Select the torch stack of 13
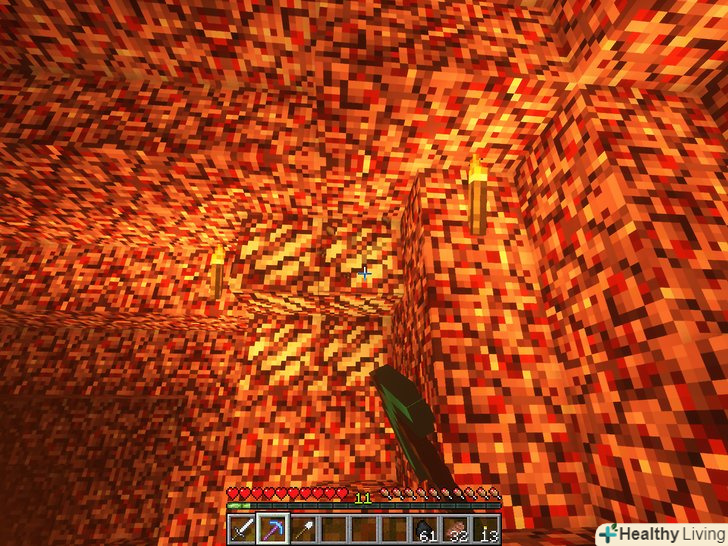Image resolution: width=728 pixels, height=546 pixels. point(487,528)
